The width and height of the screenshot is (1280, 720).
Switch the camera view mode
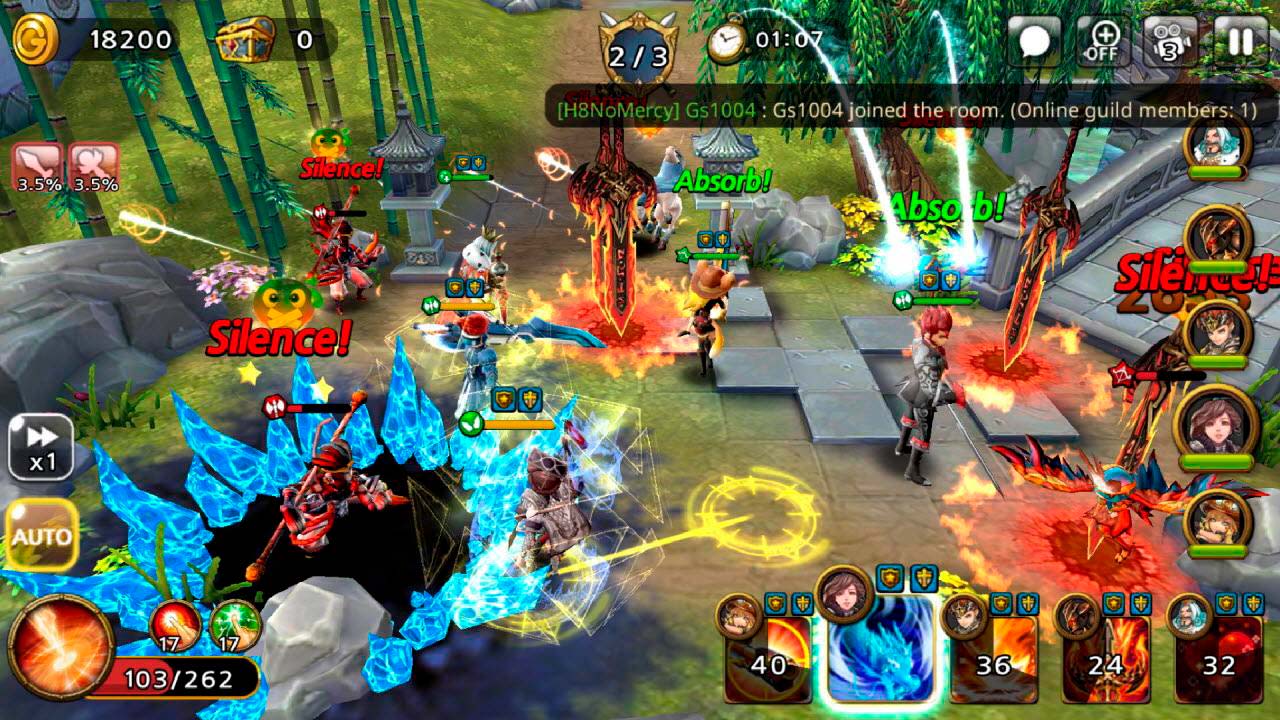click(1171, 41)
